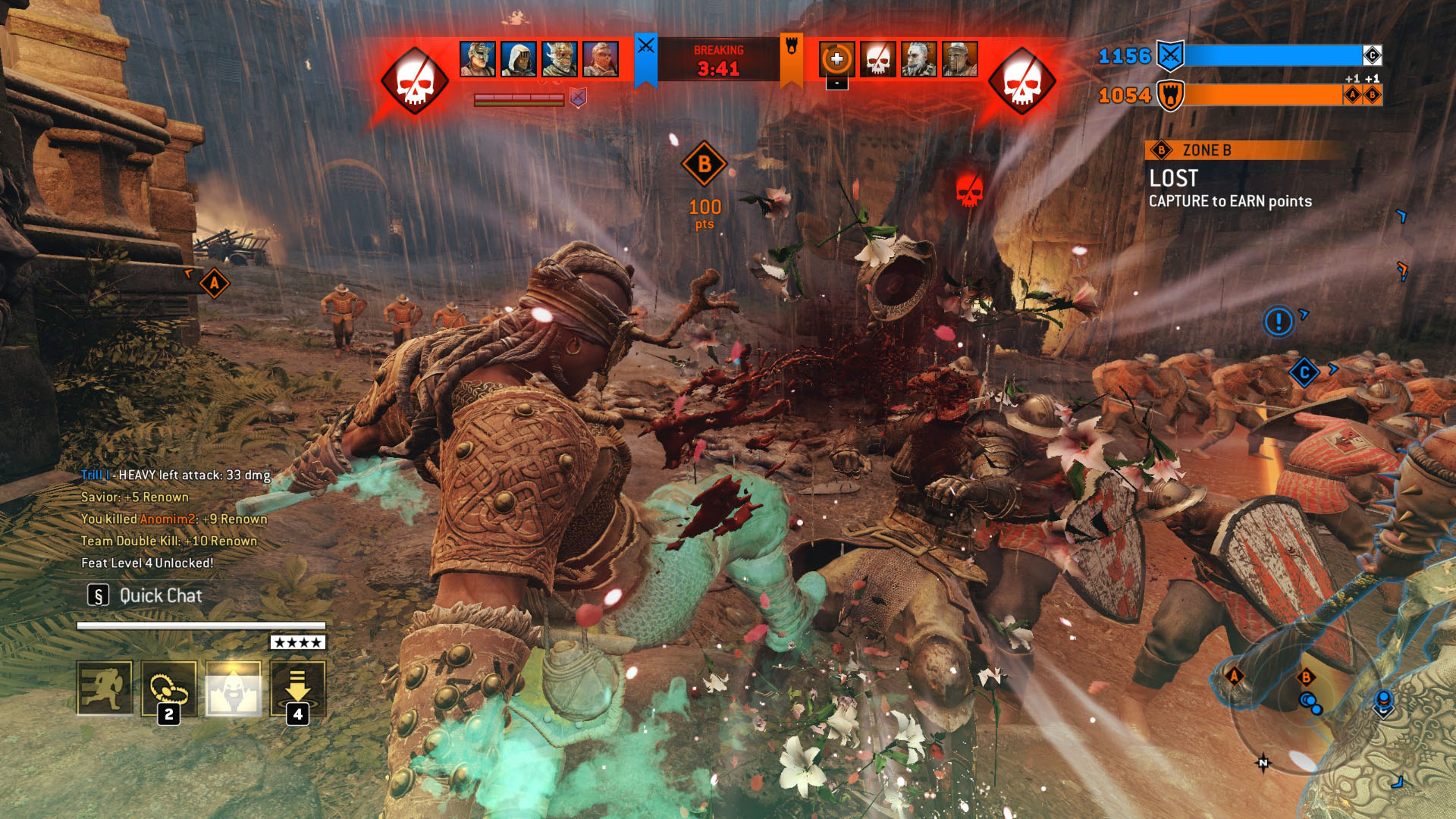The image size is (1456, 819).
Task: Pick the red-hooded teammate portrait
Action: [601, 59]
